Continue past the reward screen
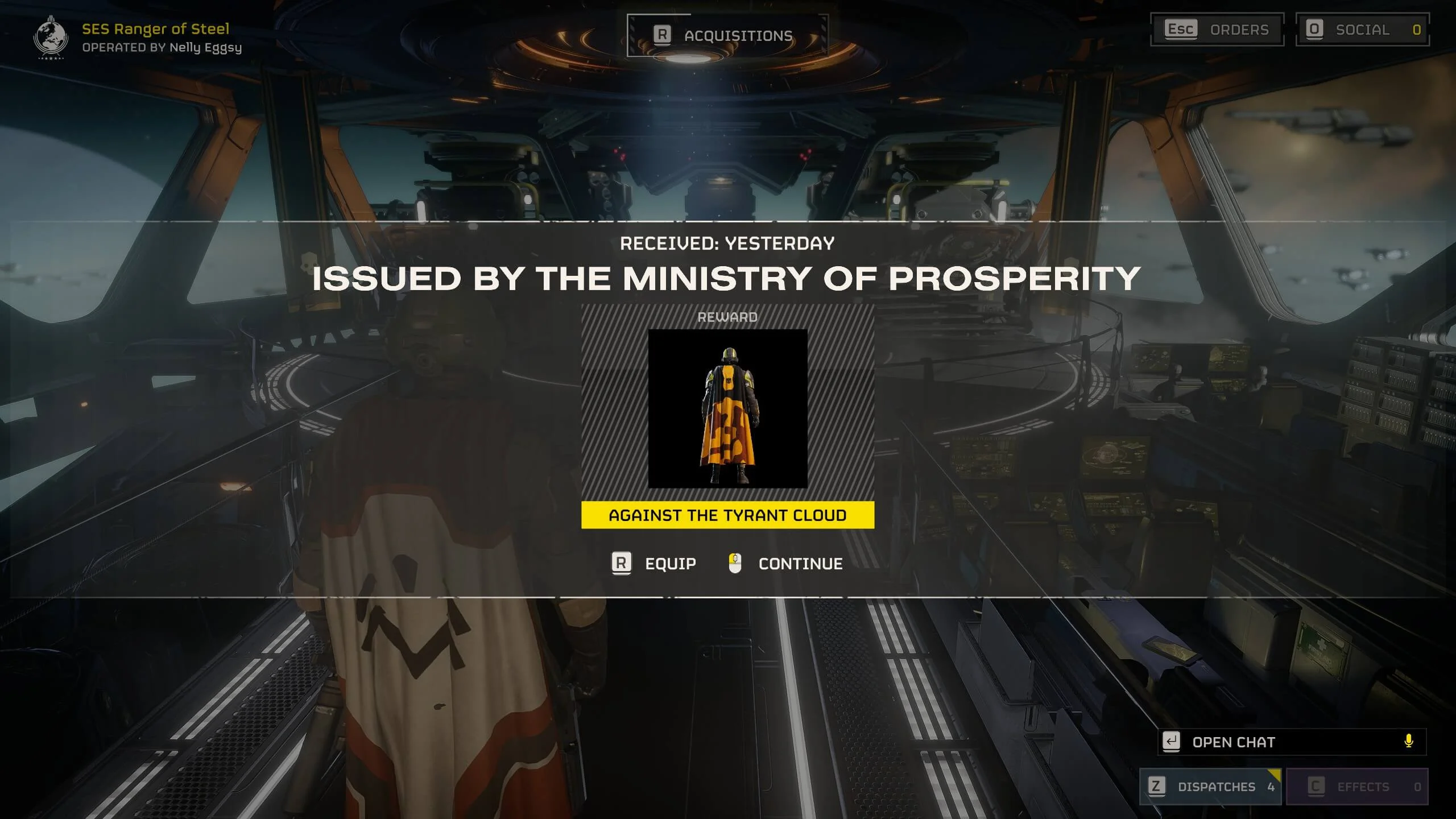This screenshot has width=1456, height=819. point(786,564)
